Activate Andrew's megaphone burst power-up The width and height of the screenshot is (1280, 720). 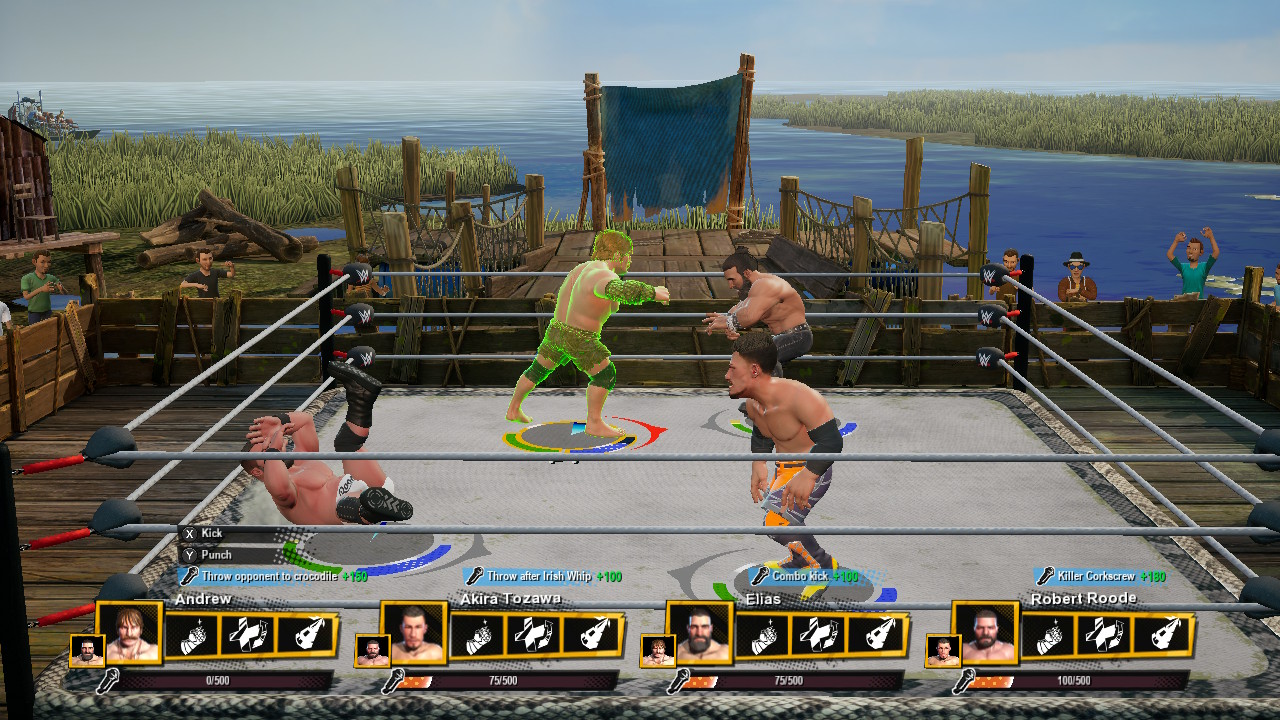pyautogui.click(x=305, y=636)
